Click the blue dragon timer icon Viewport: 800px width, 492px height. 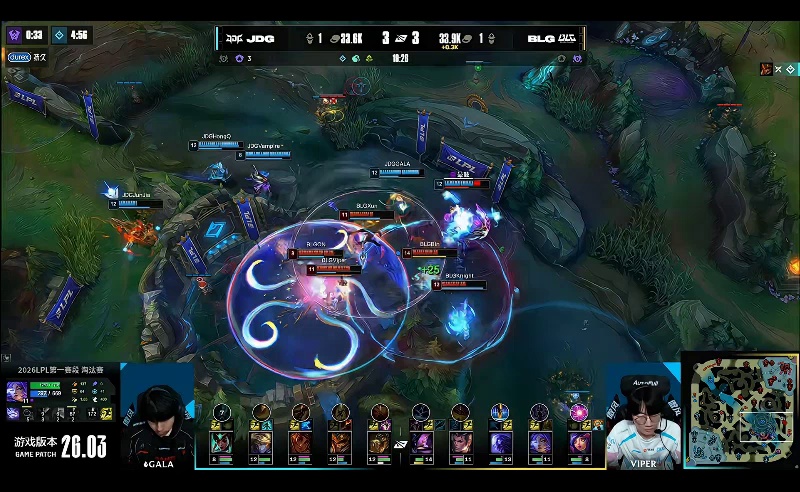point(58,34)
